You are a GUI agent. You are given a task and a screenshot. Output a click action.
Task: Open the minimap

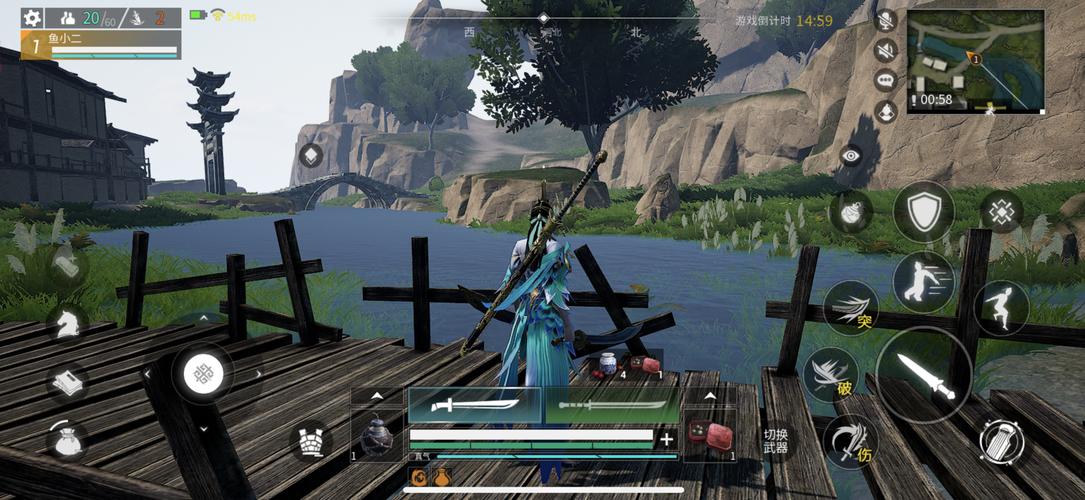tap(975, 60)
